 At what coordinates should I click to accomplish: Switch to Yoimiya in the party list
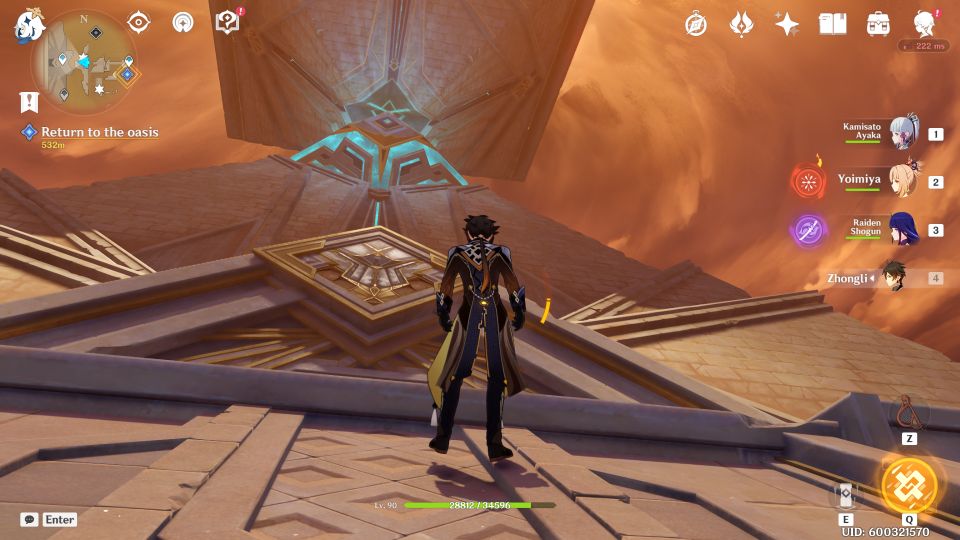click(903, 182)
